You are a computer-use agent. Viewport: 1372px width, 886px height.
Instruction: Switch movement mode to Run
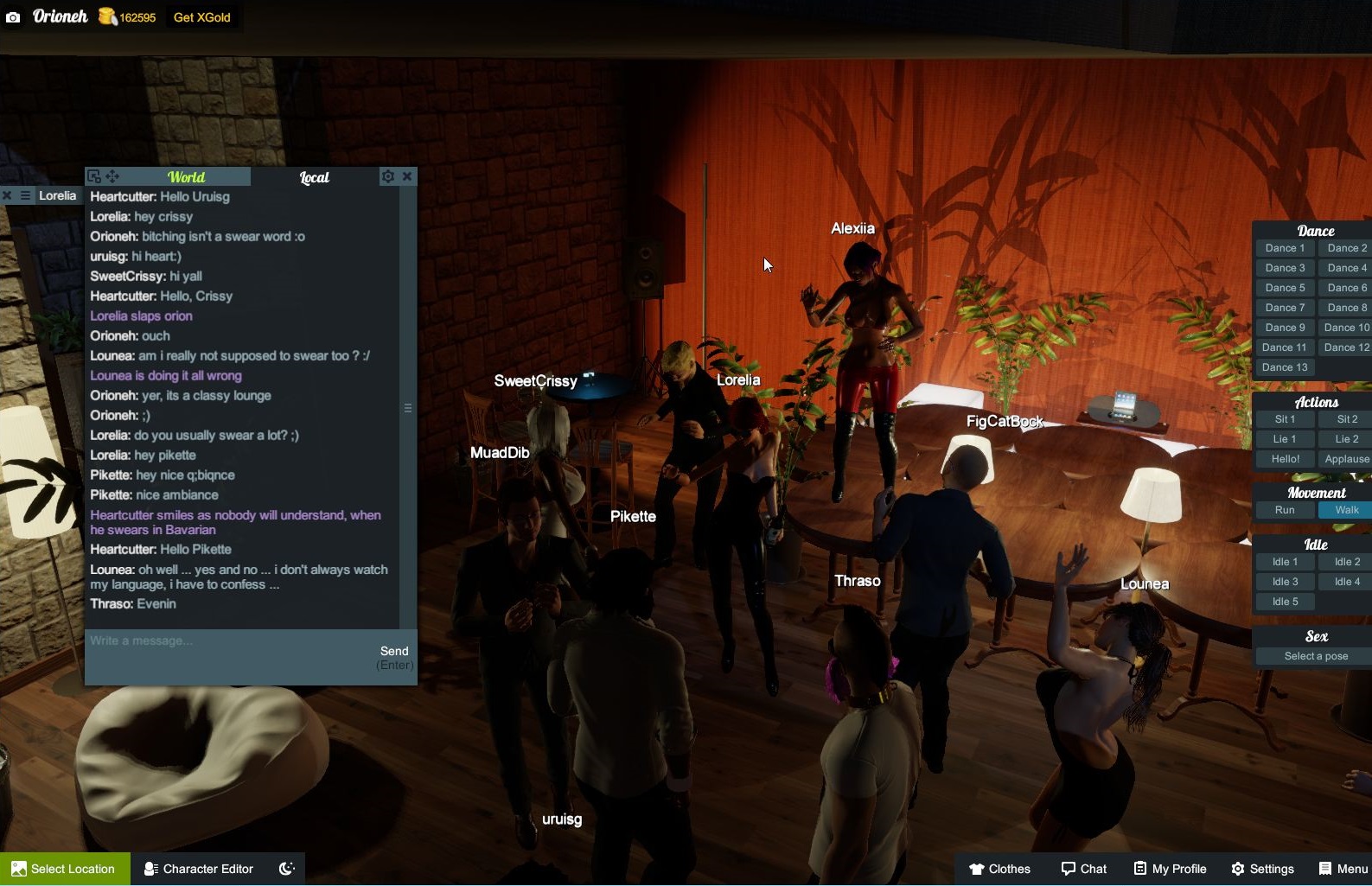pos(1284,510)
